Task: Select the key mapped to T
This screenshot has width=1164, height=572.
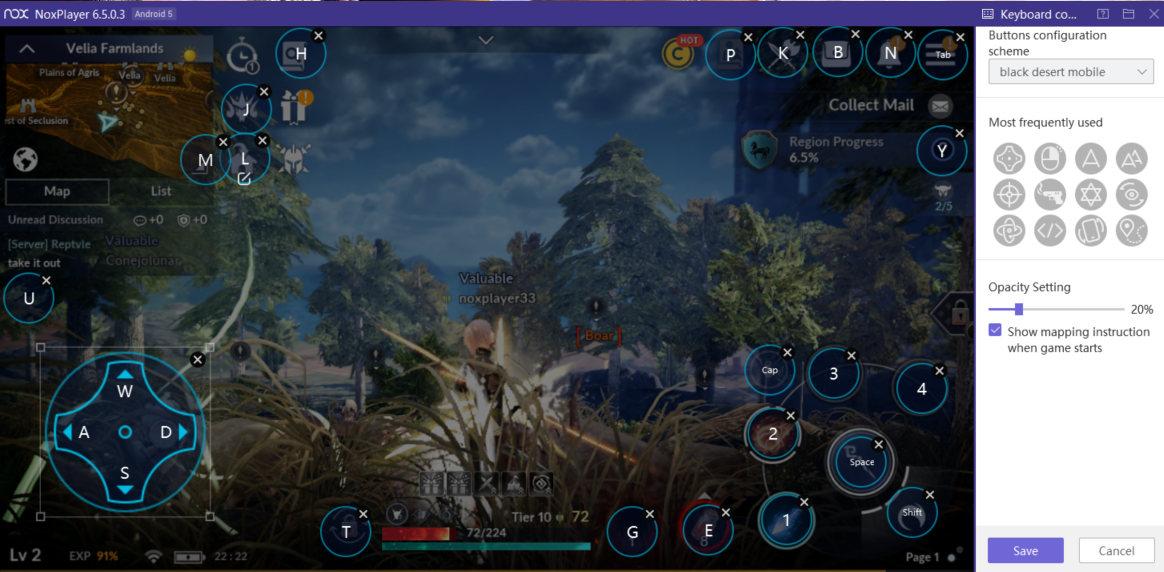Action: point(346,532)
